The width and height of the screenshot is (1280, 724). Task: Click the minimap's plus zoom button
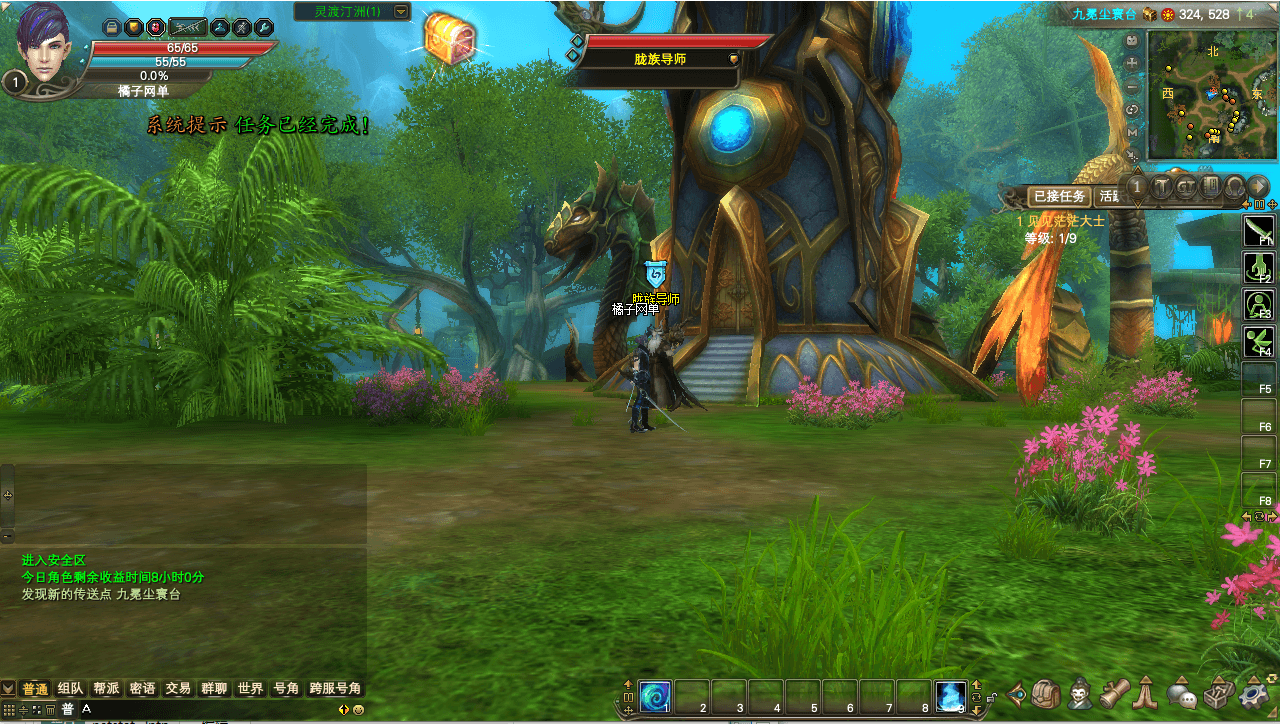pos(1132,62)
